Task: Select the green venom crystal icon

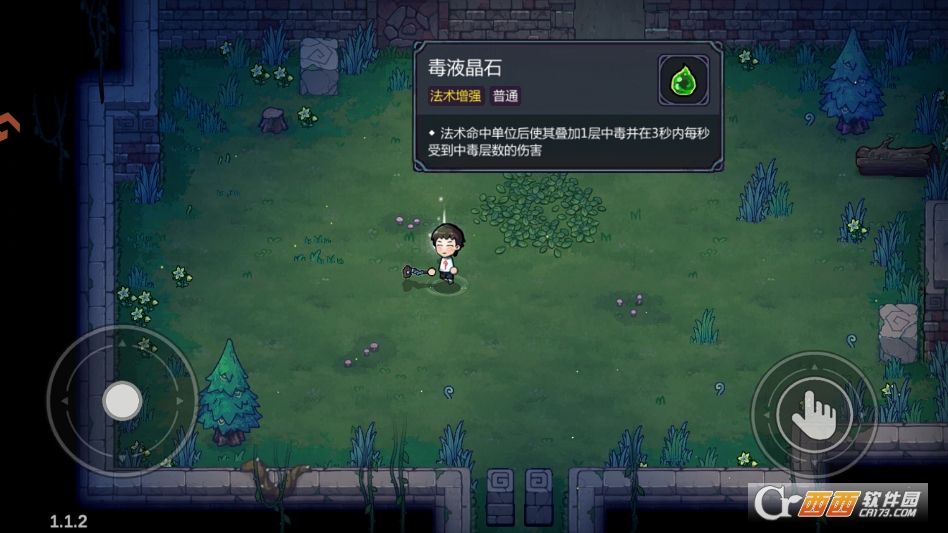Action: (x=683, y=80)
